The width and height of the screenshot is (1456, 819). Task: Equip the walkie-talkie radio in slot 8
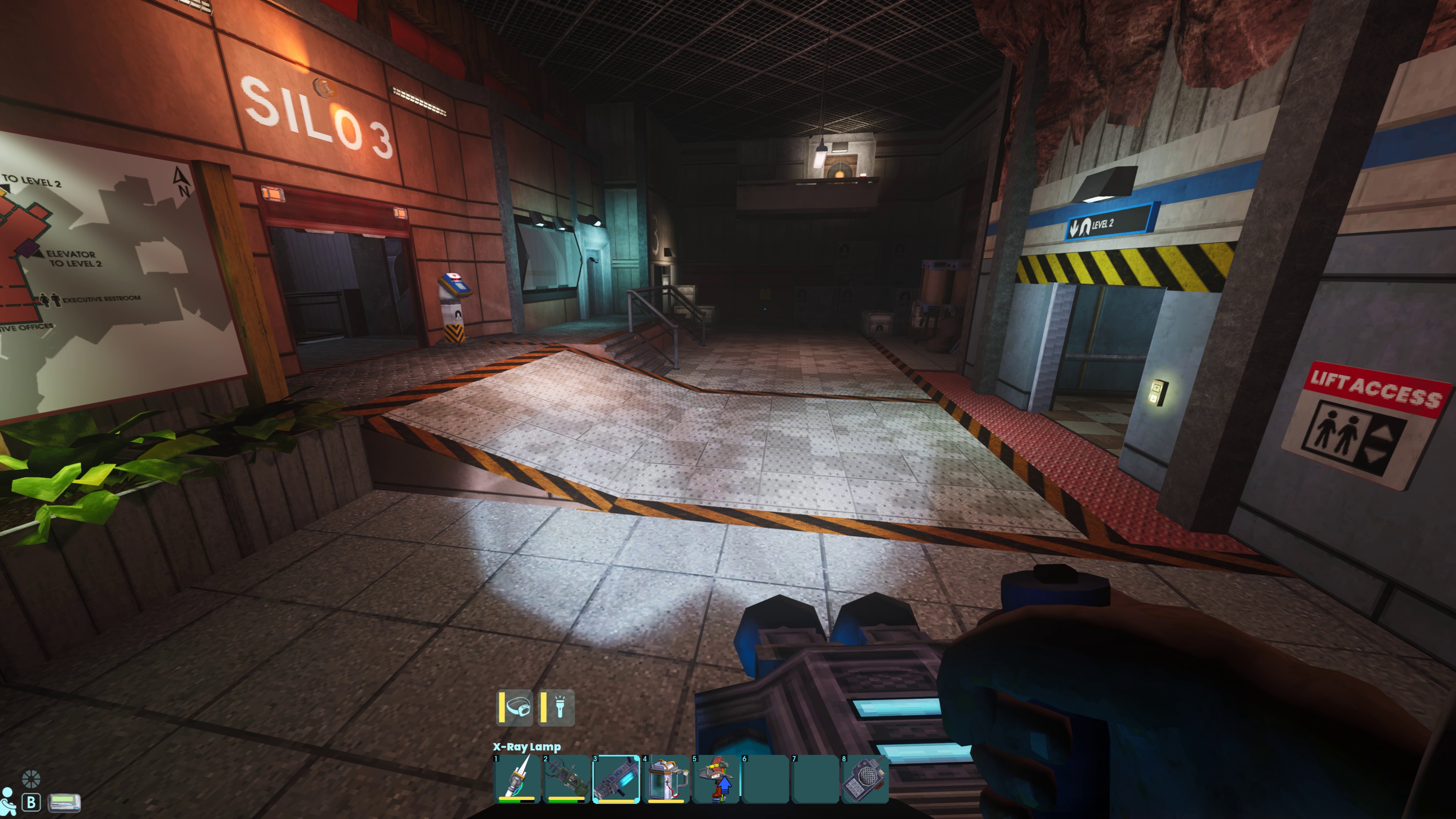pyautogui.click(x=865, y=778)
